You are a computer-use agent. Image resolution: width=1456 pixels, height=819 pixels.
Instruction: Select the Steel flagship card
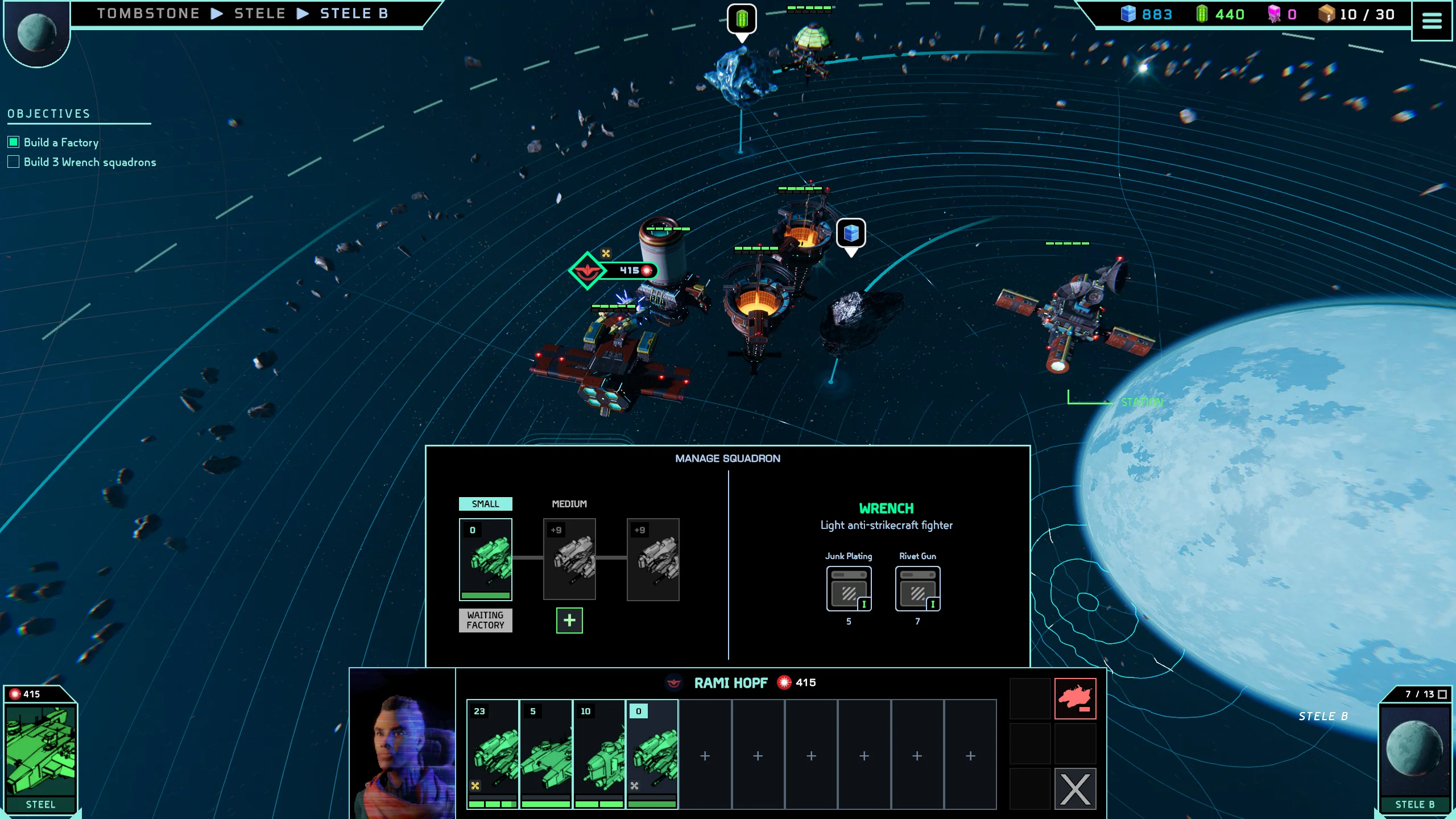tap(40, 752)
